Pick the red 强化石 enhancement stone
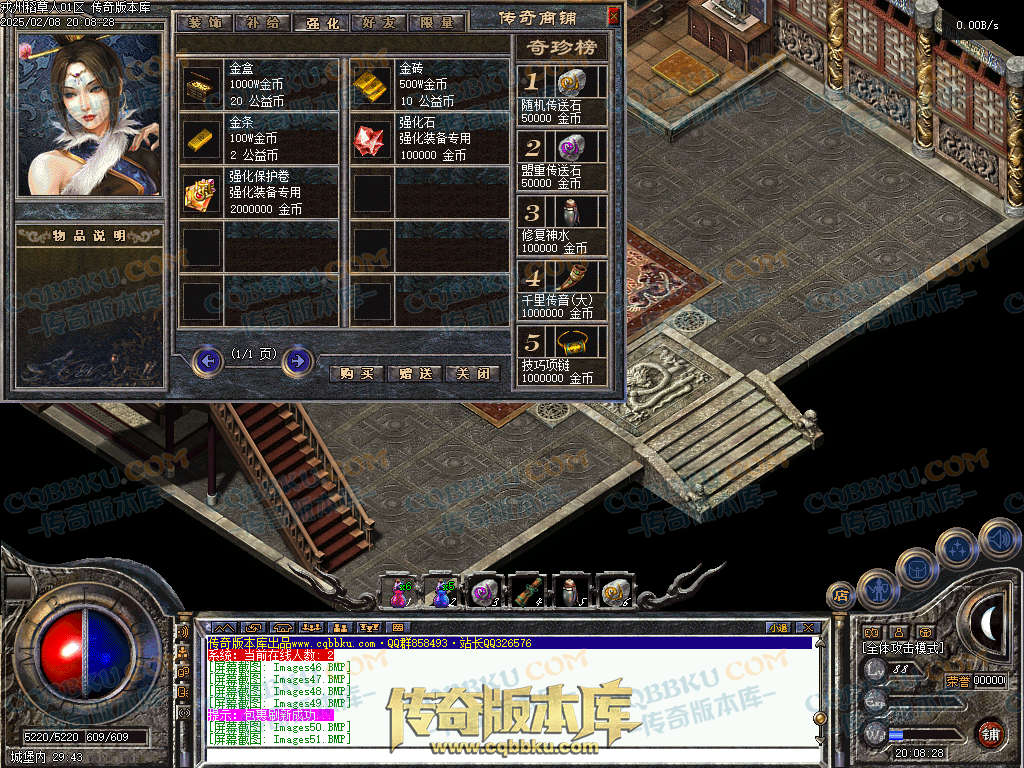 (372, 139)
